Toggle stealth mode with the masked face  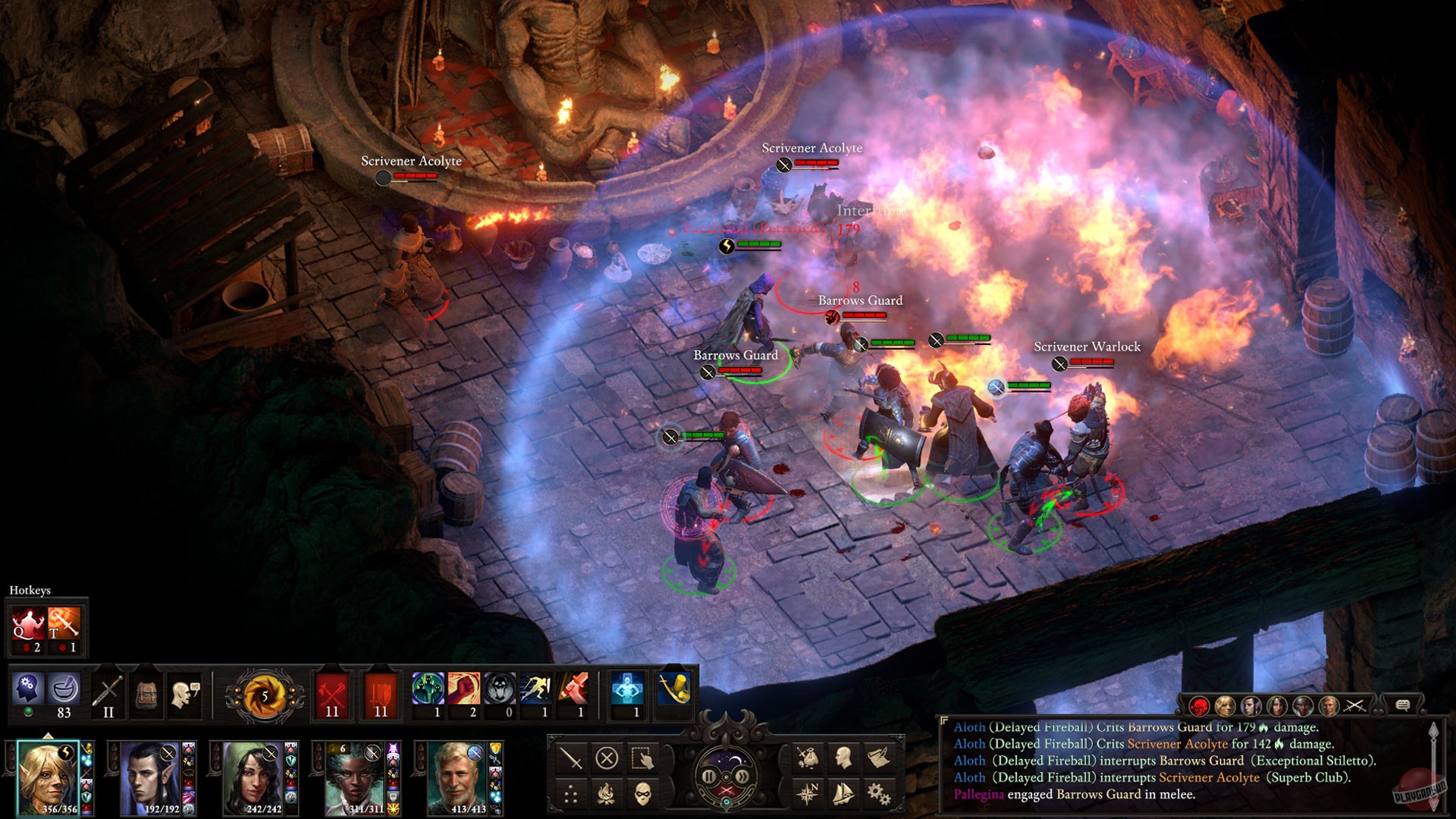643,794
